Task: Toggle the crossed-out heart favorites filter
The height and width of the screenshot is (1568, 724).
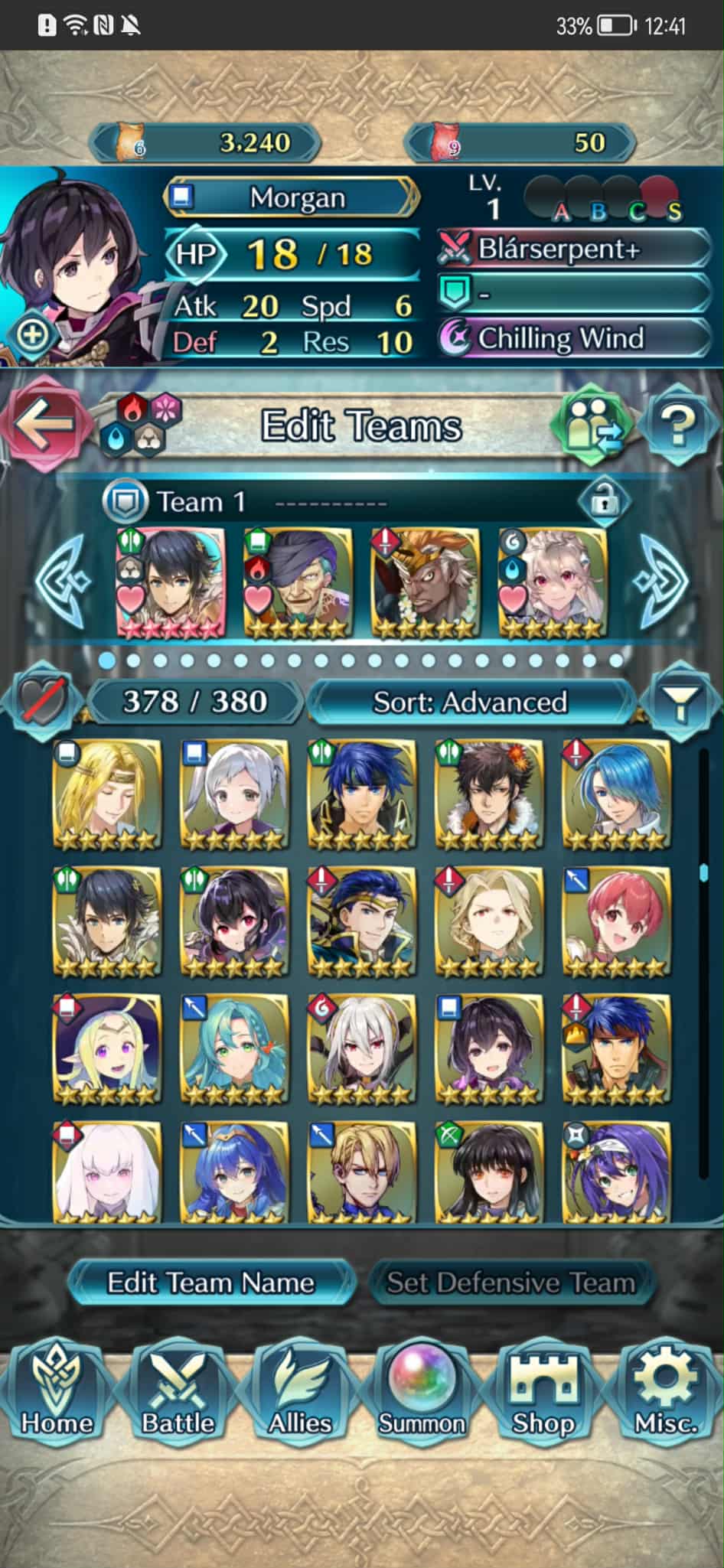Action: pyautogui.click(x=41, y=700)
